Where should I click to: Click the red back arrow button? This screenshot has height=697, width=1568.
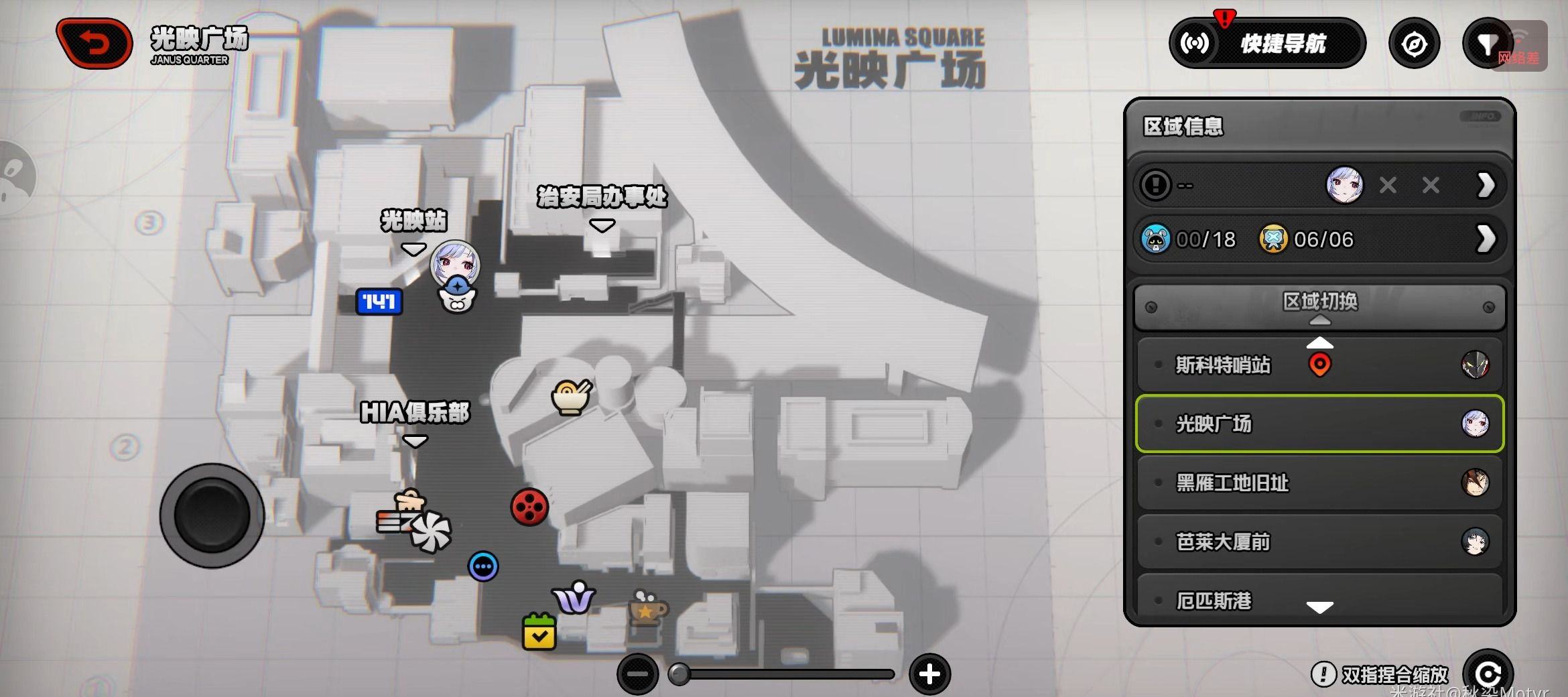94,44
